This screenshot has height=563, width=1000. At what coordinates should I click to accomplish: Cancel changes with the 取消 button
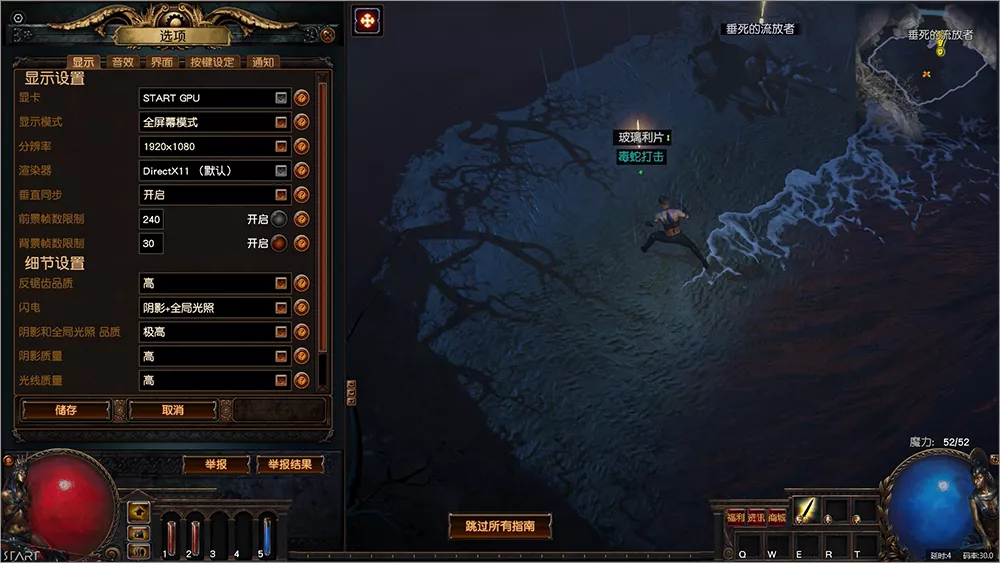click(172, 410)
